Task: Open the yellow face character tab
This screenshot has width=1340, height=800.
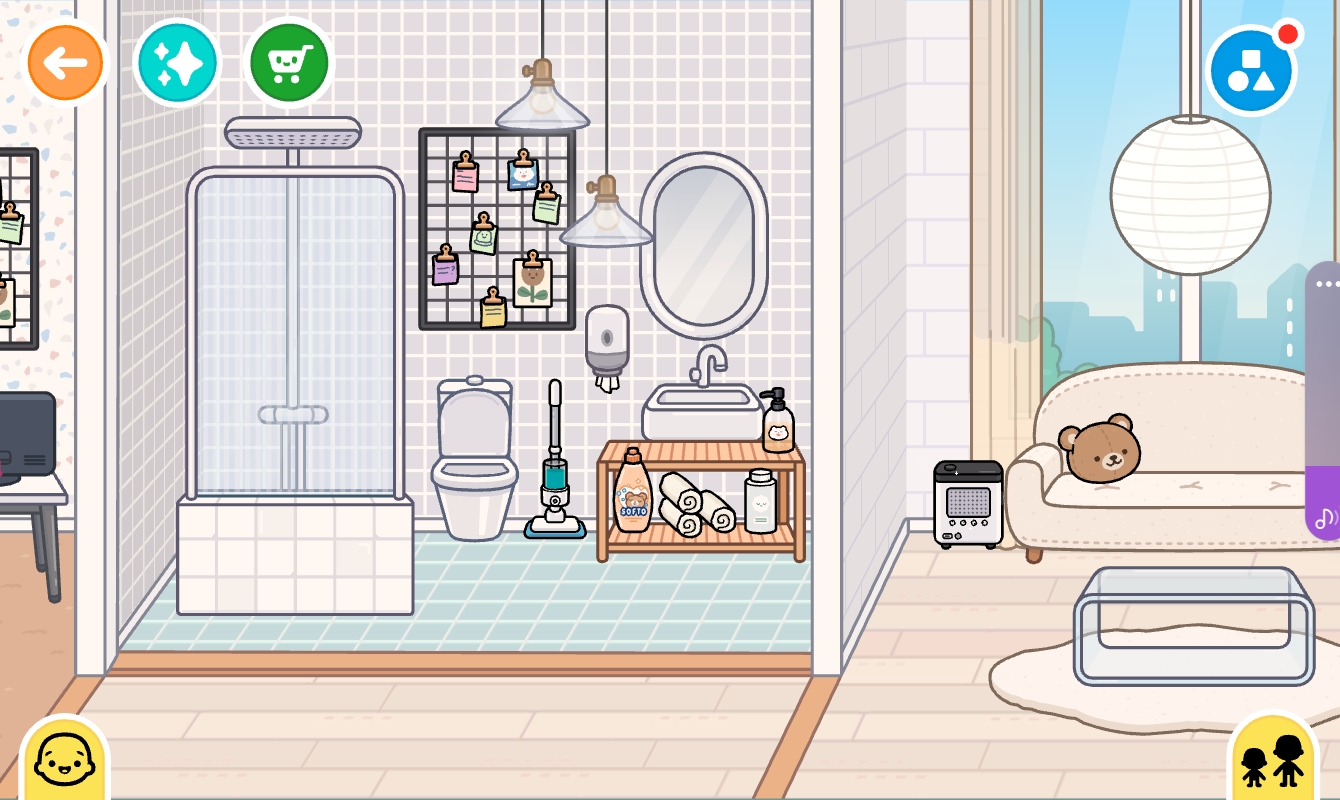Action: click(63, 760)
